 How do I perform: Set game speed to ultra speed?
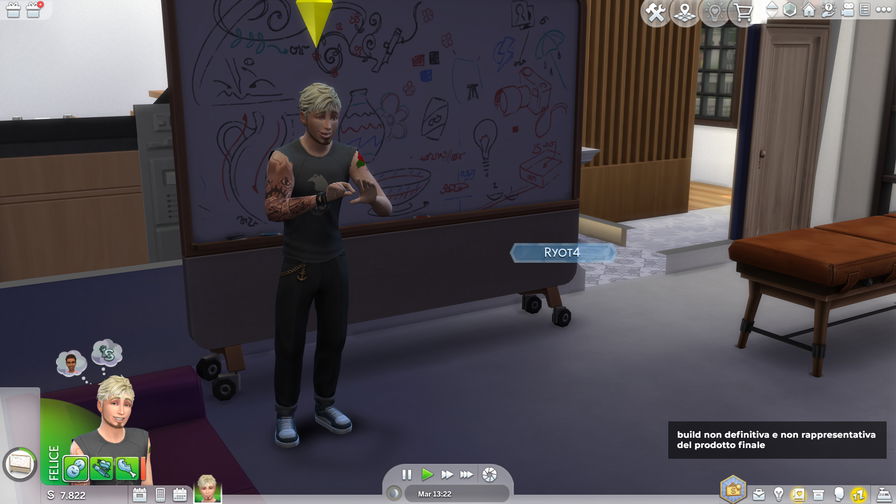coord(467,474)
